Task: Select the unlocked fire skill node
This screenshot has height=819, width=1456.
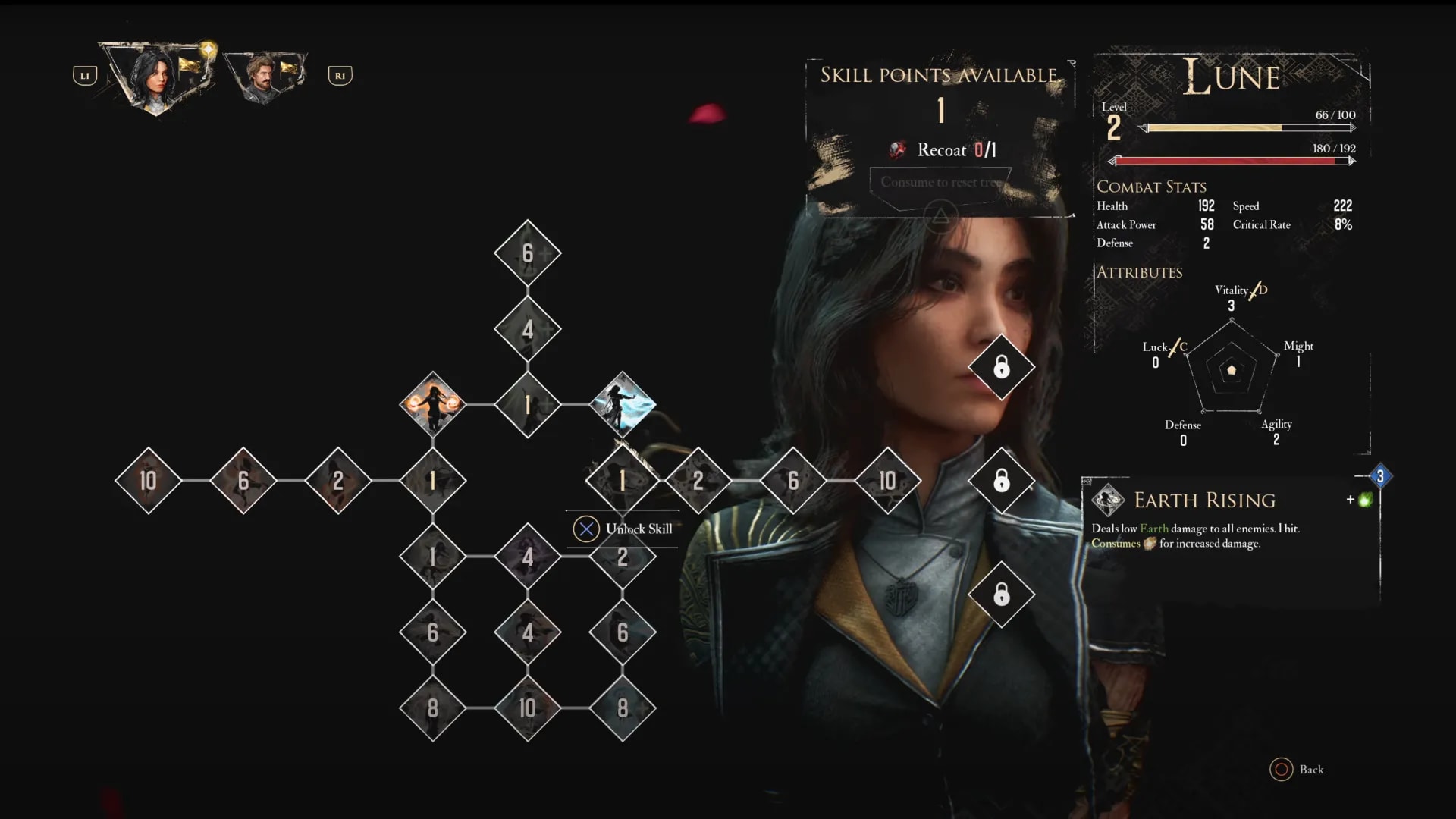Action: tap(432, 403)
